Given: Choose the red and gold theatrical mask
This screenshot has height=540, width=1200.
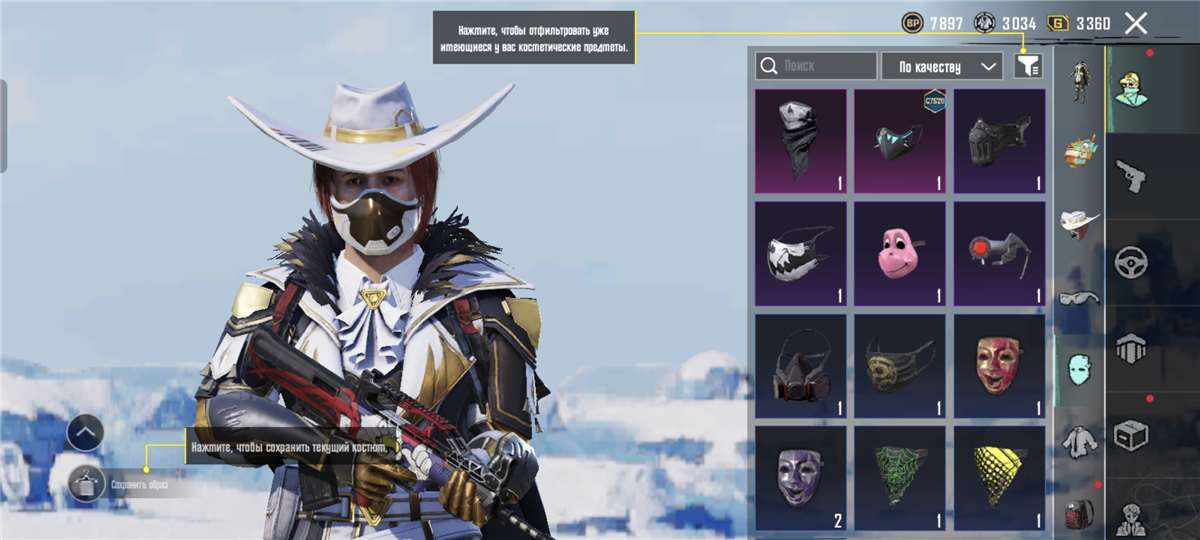Looking at the screenshot, I should click(998, 366).
